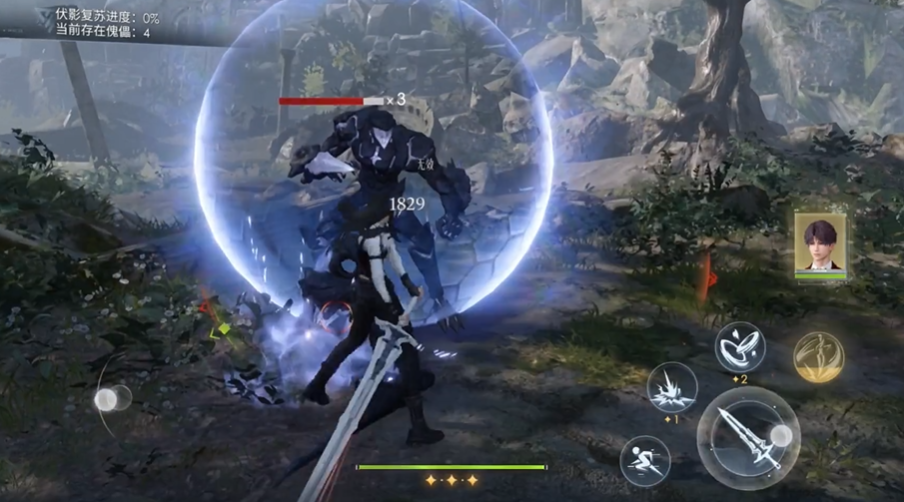904x502 pixels.
Task: Activate the dodge sprint running-figure skill
Action: 644,460
